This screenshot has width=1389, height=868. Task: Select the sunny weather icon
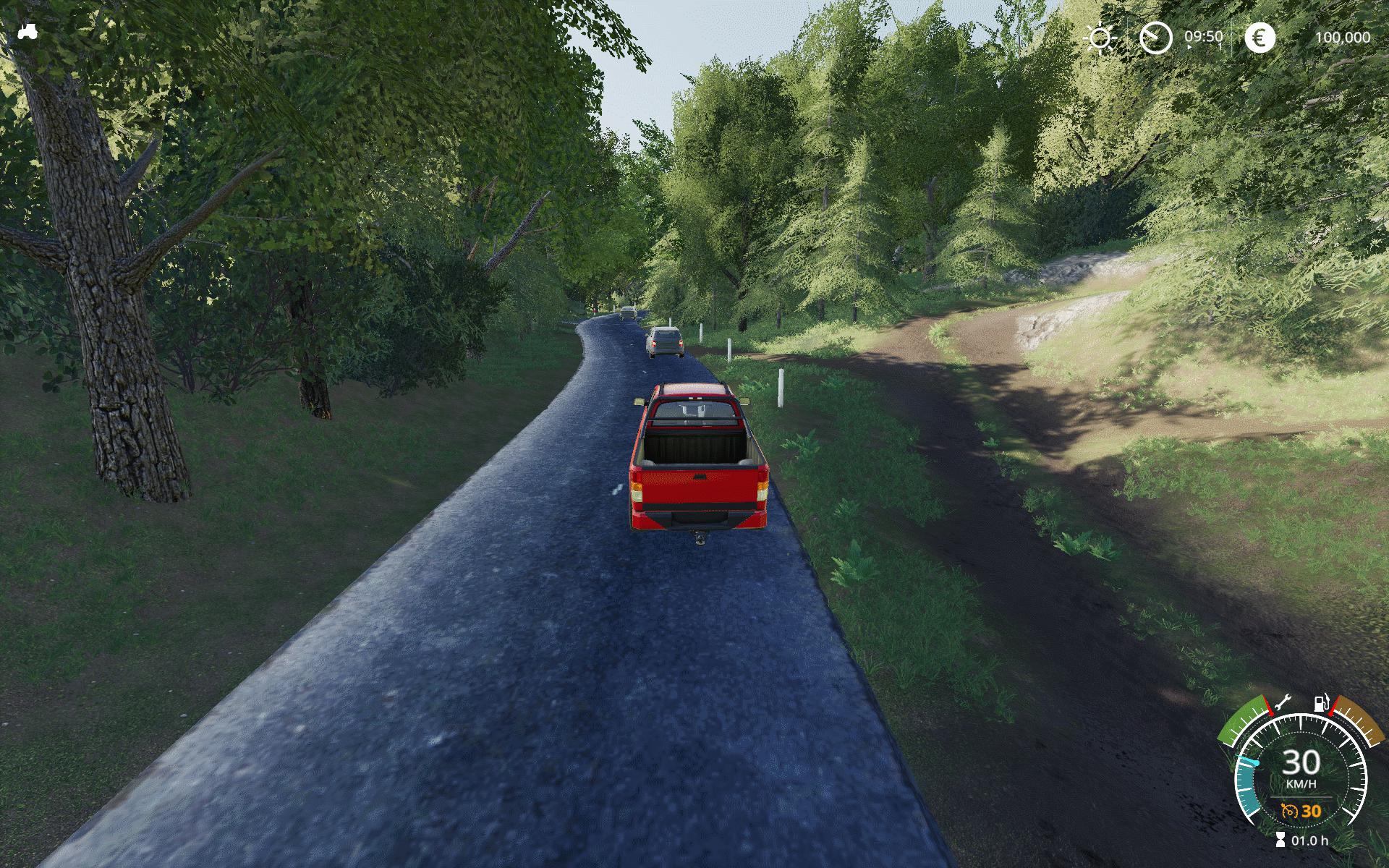(x=1100, y=38)
